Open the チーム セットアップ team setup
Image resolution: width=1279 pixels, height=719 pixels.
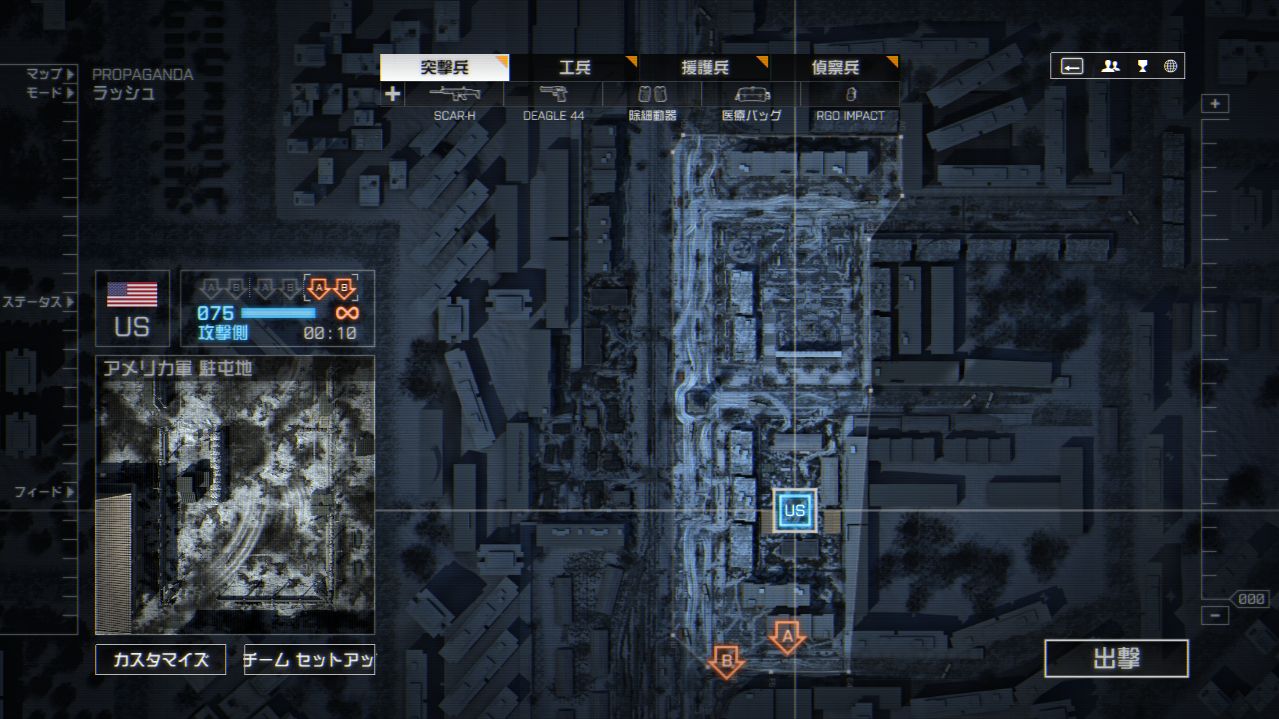309,660
